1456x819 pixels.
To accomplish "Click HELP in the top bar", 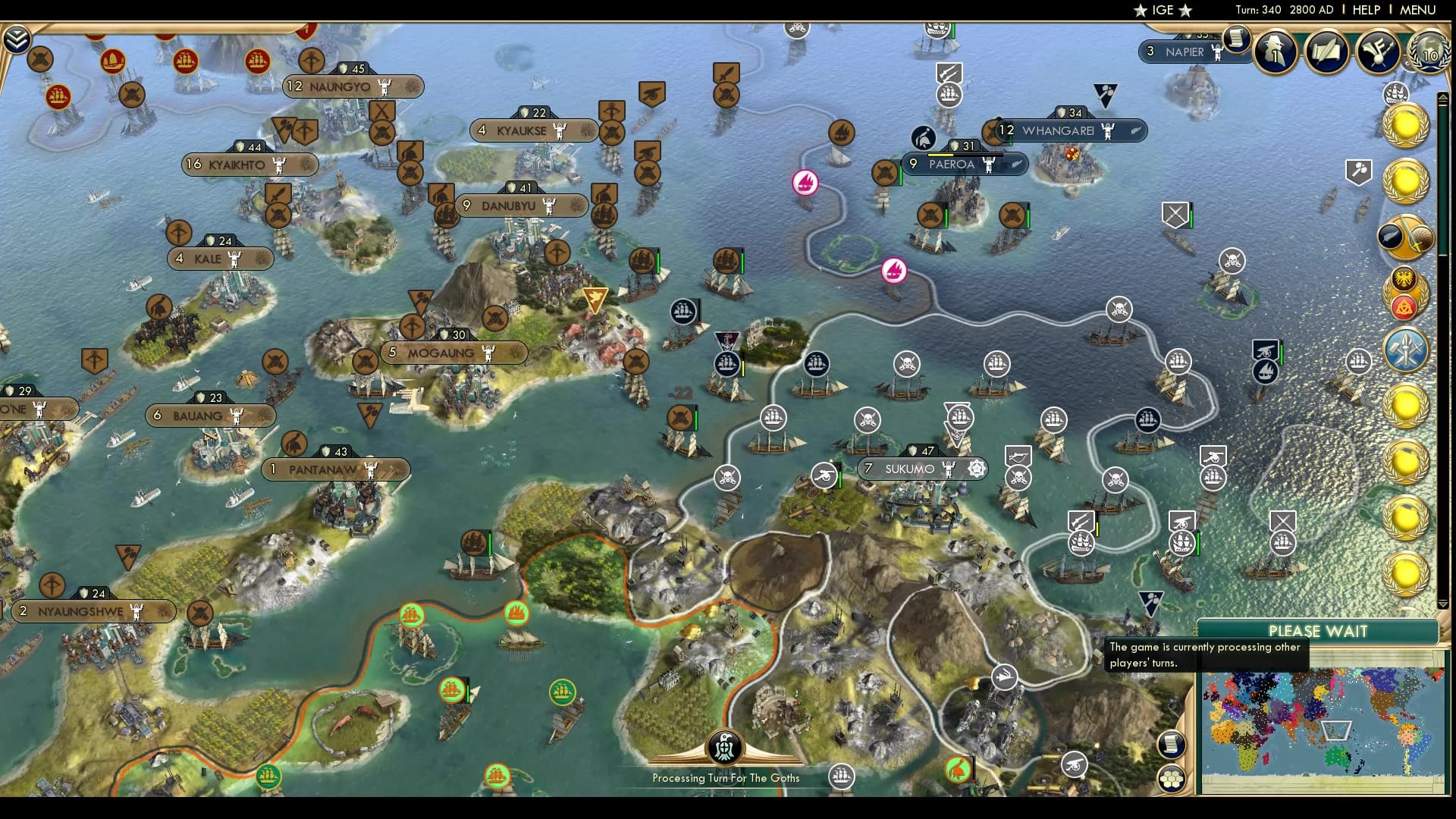I will (1366, 10).
